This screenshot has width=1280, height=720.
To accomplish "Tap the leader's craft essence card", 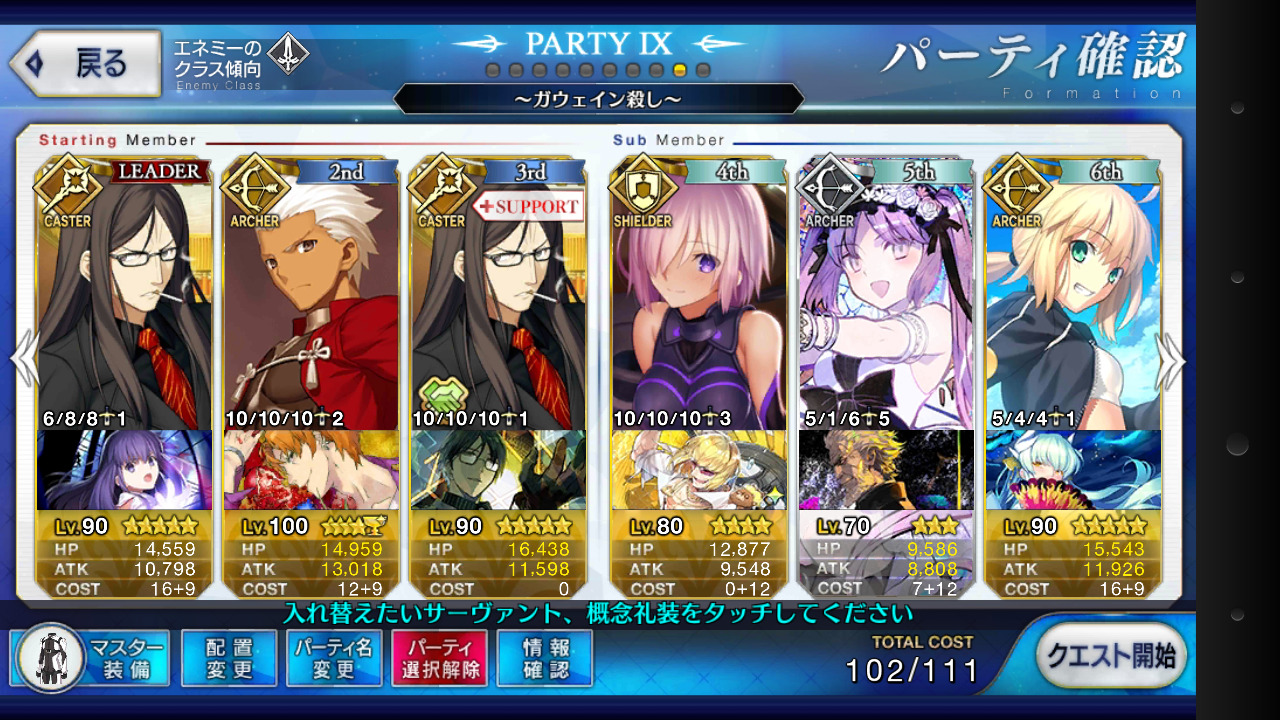I will point(124,470).
